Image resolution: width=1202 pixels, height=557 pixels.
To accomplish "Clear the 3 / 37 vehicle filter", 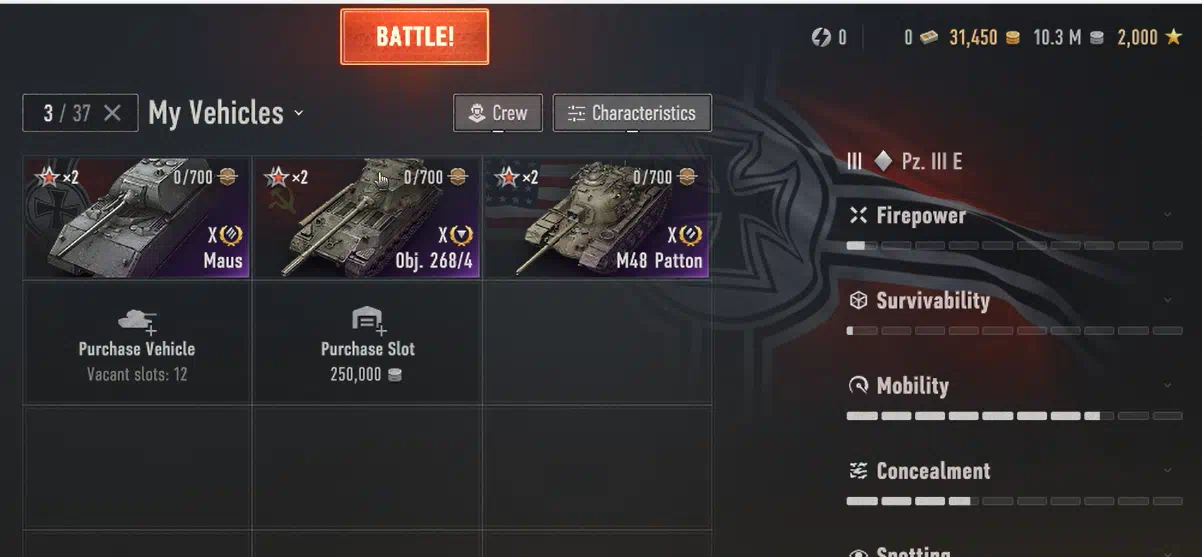I will click(112, 113).
